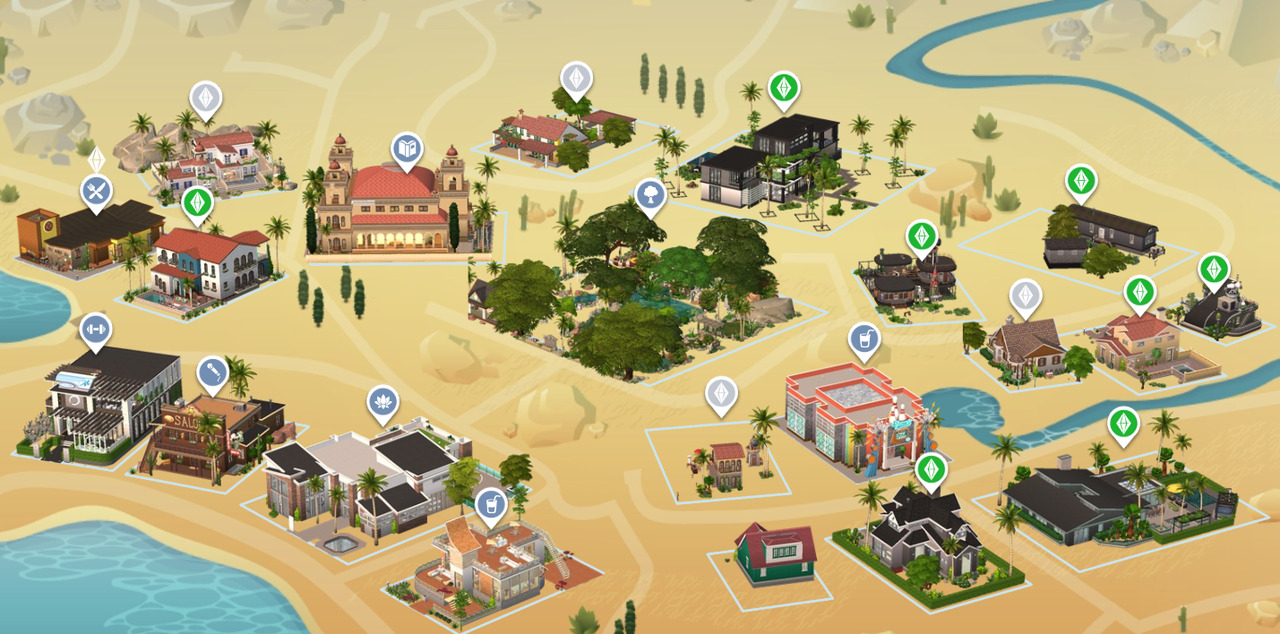The height and width of the screenshot is (634, 1280).
Task: Select the restaurant fork-and-knife map pin
Action: [x=96, y=192]
